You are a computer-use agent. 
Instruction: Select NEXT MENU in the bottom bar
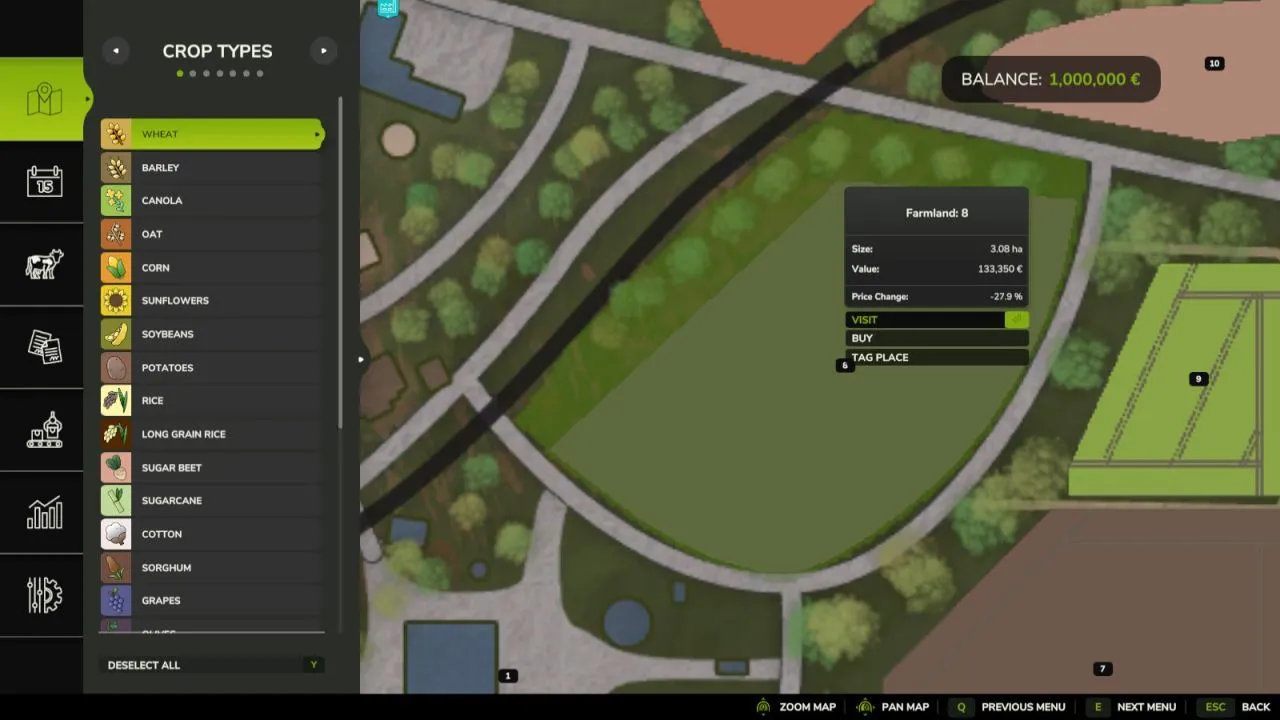click(x=1146, y=706)
